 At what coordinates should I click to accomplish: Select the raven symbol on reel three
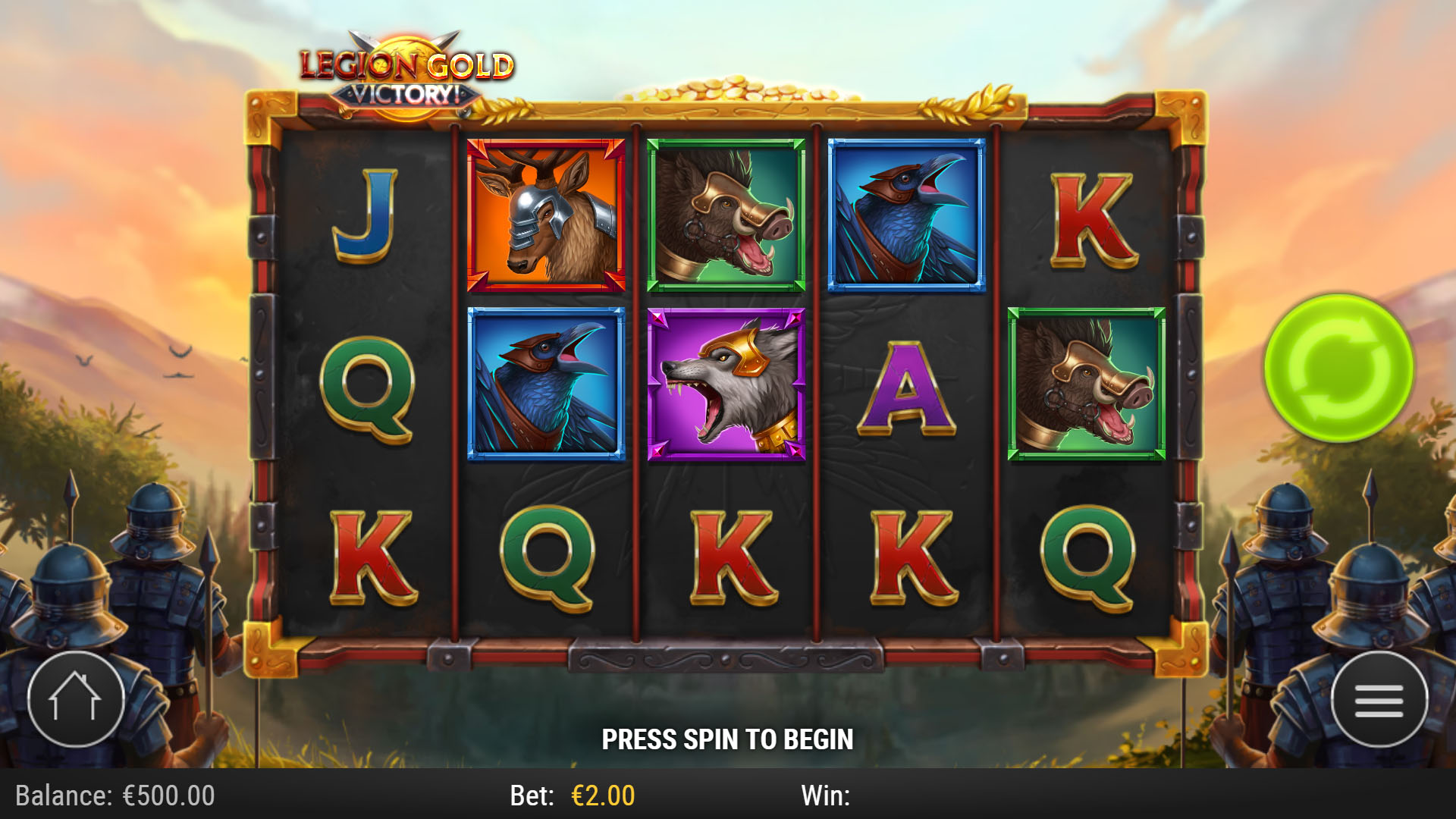(x=907, y=213)
